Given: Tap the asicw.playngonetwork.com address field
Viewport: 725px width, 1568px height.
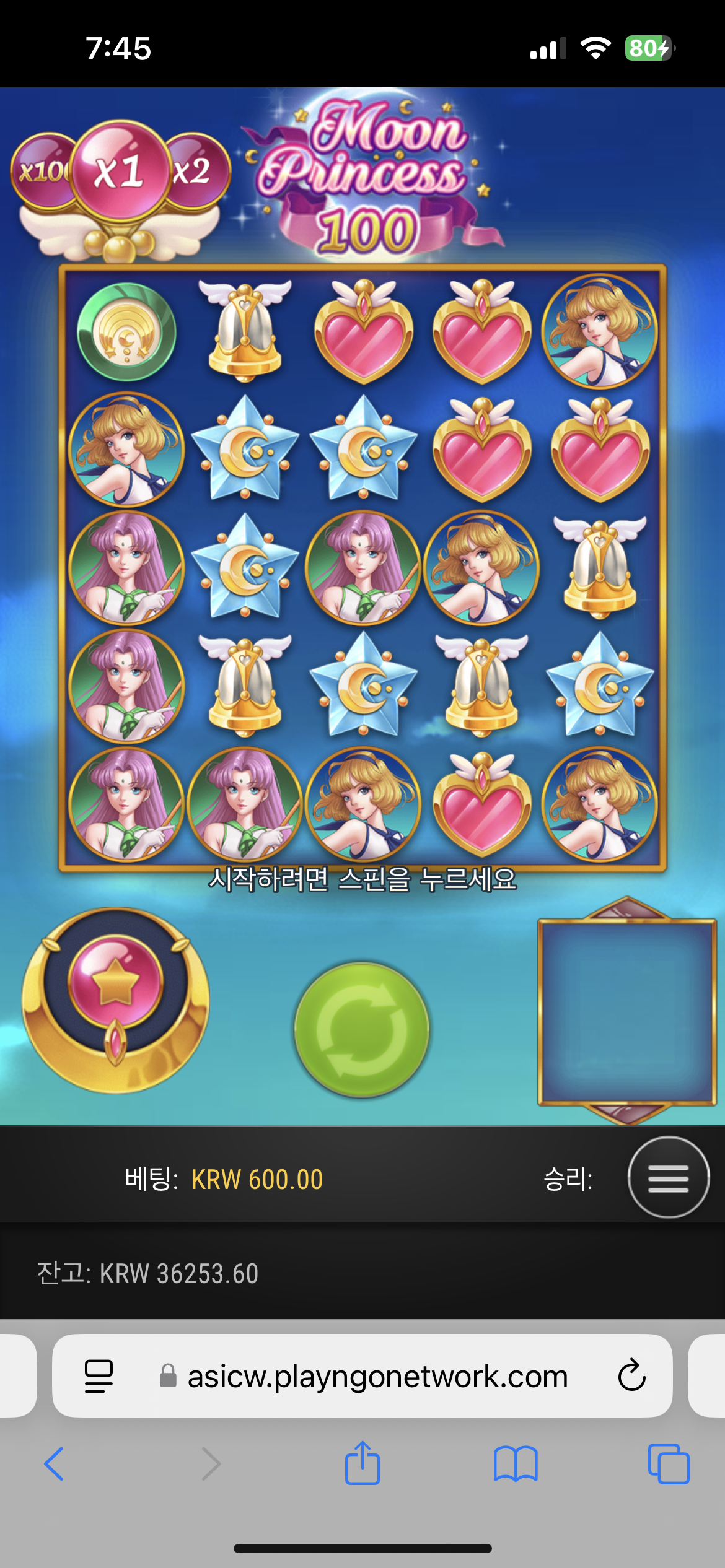Looking at the screenshot, I should pyautogui.click(x=377, y=1376).
